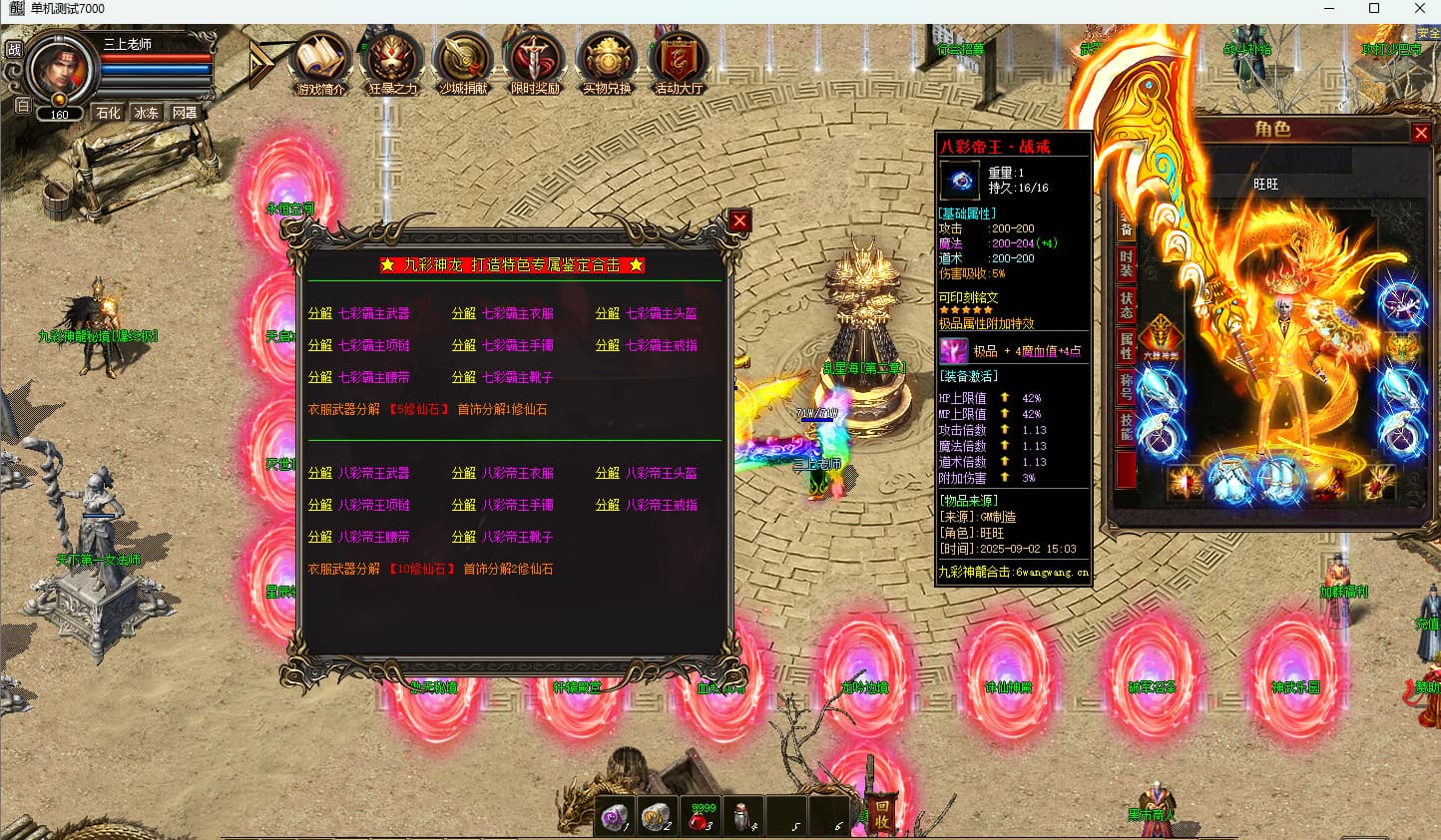Screen dimensions: 1441x840
Task: Decompose 八彩帝王靴子 with its 分解 link
Action: click(463, 537)
